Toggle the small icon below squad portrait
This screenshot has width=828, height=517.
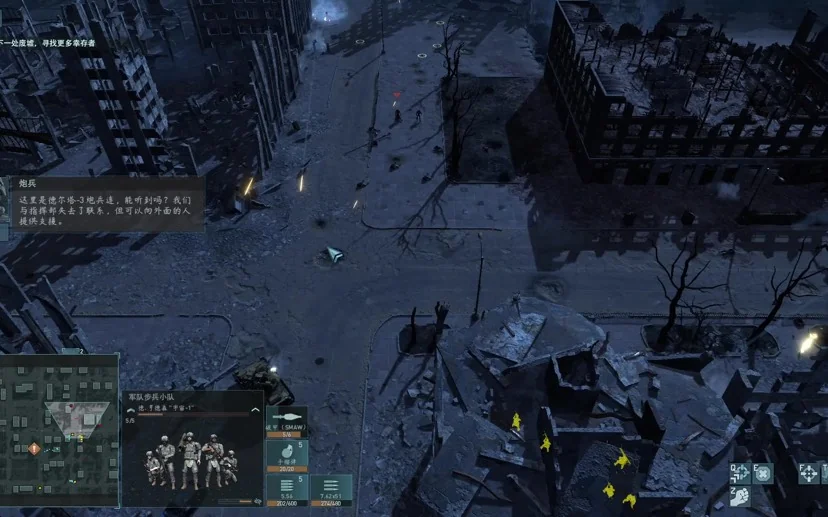(x=257, y=502)
